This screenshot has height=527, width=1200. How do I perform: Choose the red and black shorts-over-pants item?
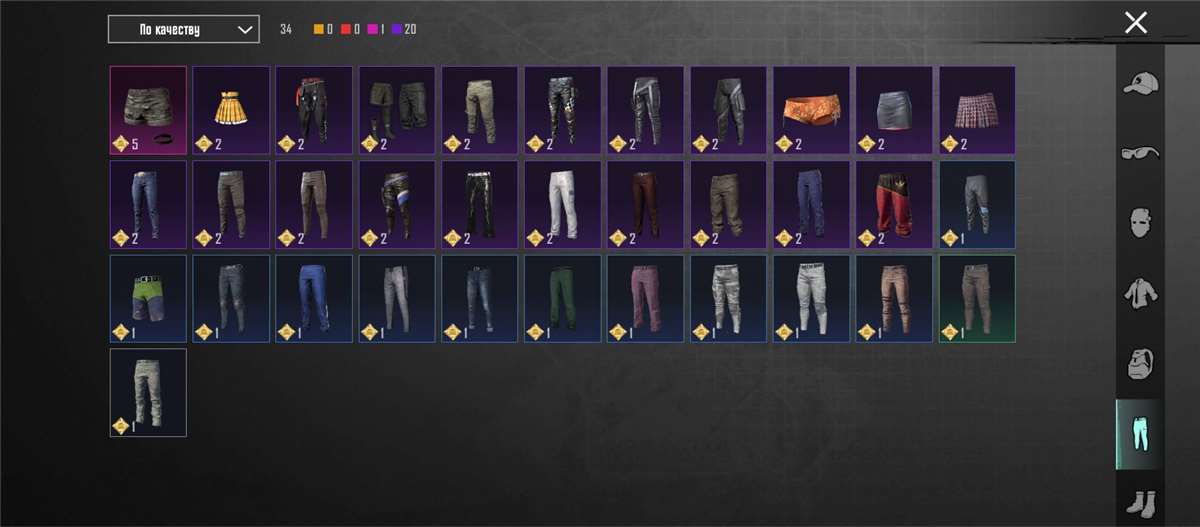click(x=895, y=203)
